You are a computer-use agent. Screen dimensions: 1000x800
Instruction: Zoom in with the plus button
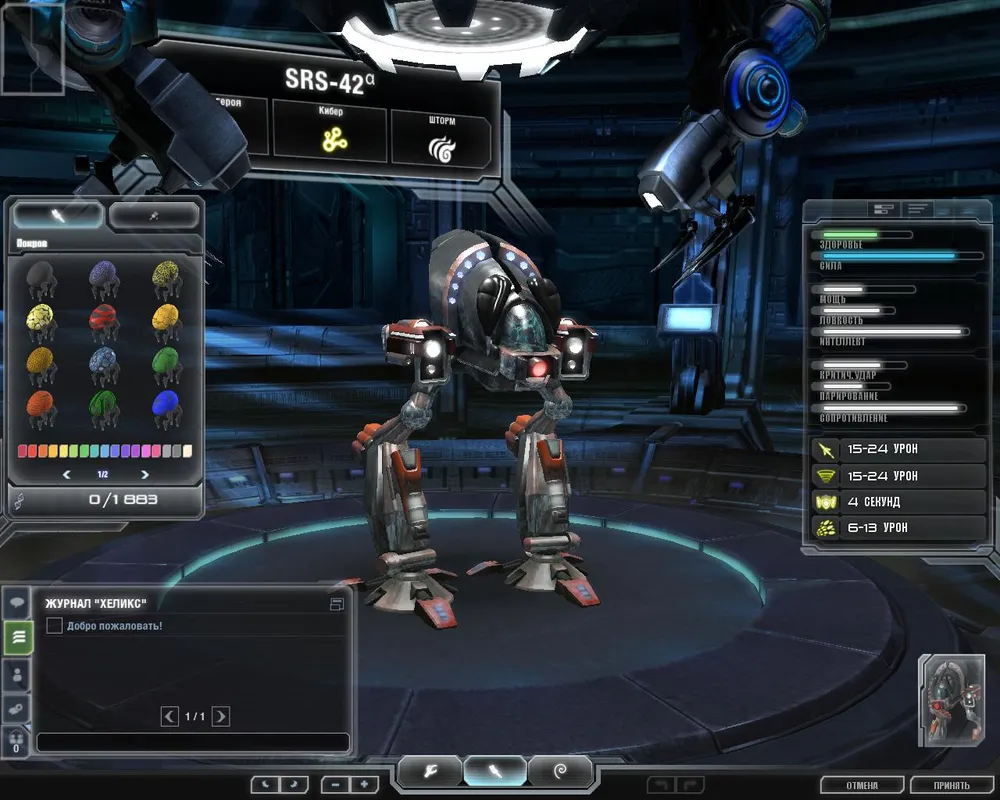point(364,785)
